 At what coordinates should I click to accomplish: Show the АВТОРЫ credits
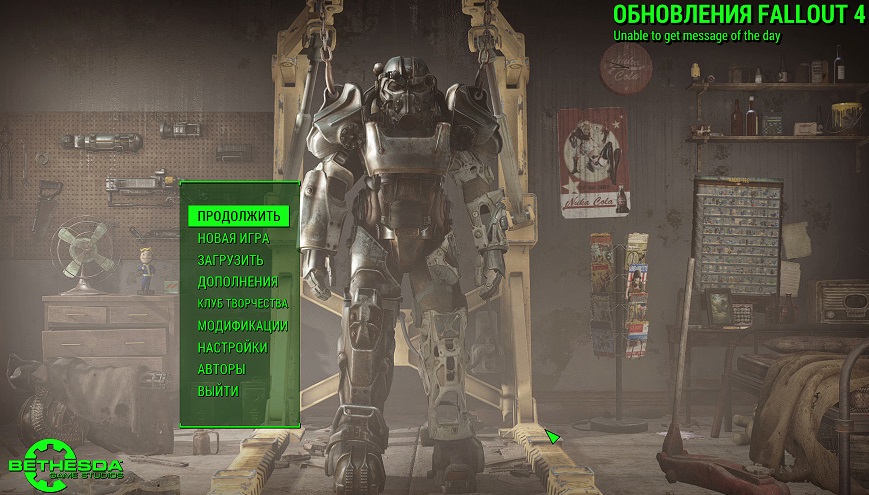(x=221, y=369)
